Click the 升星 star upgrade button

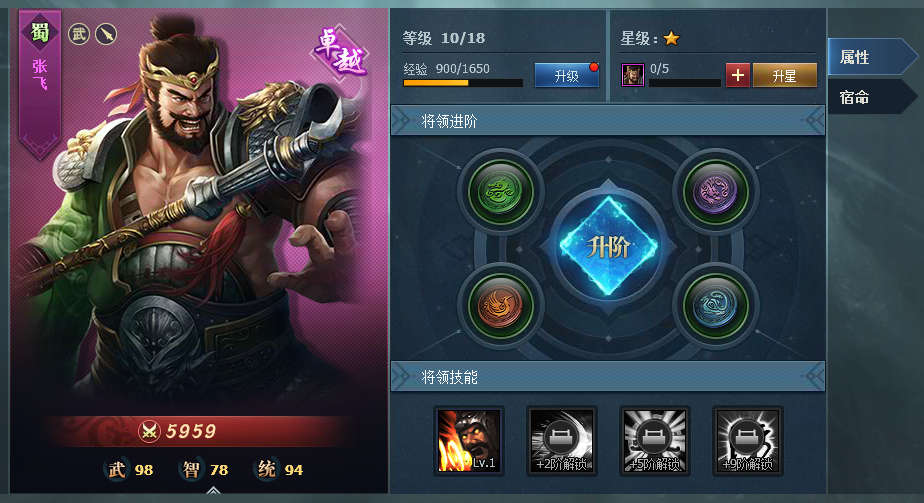(784, 75)
